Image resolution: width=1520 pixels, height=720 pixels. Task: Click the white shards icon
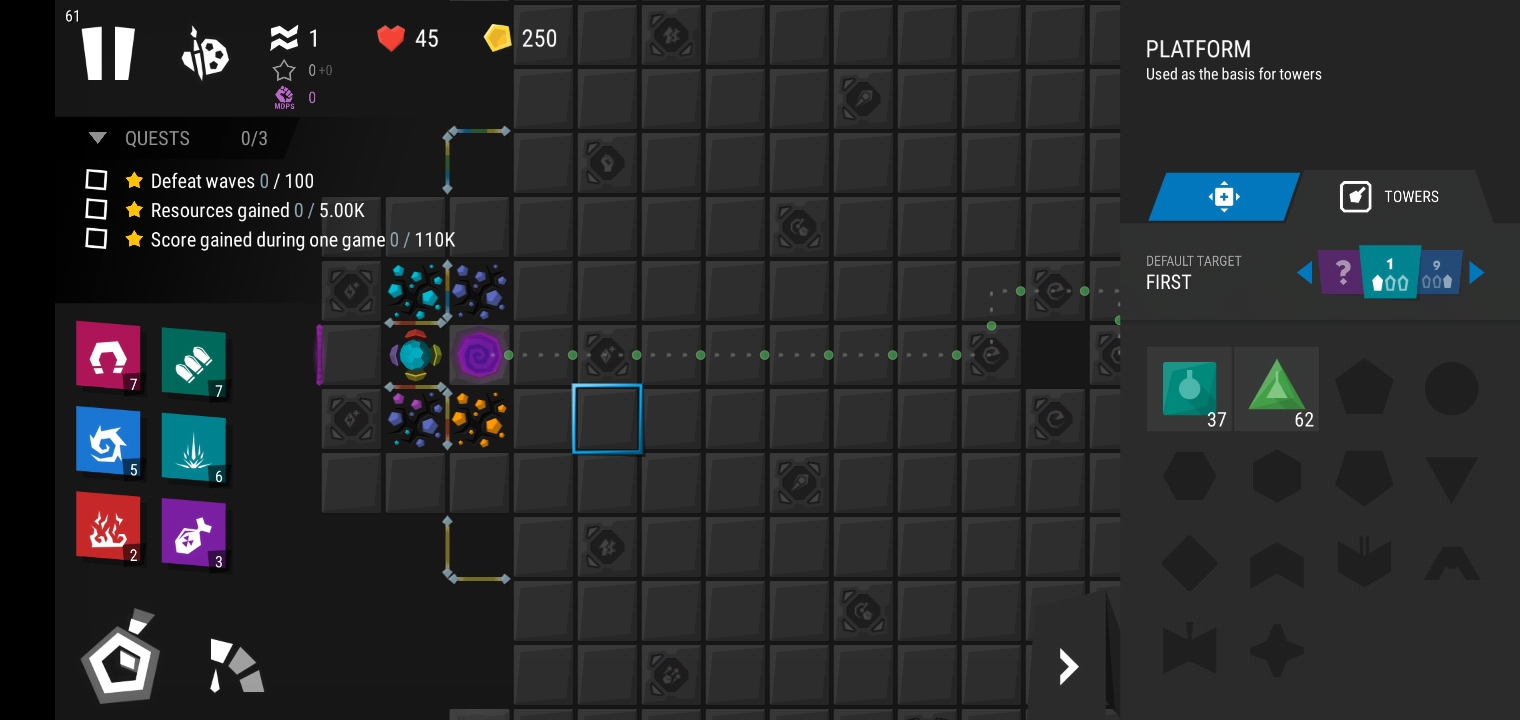pyautogui.click(x=235, y=665)
